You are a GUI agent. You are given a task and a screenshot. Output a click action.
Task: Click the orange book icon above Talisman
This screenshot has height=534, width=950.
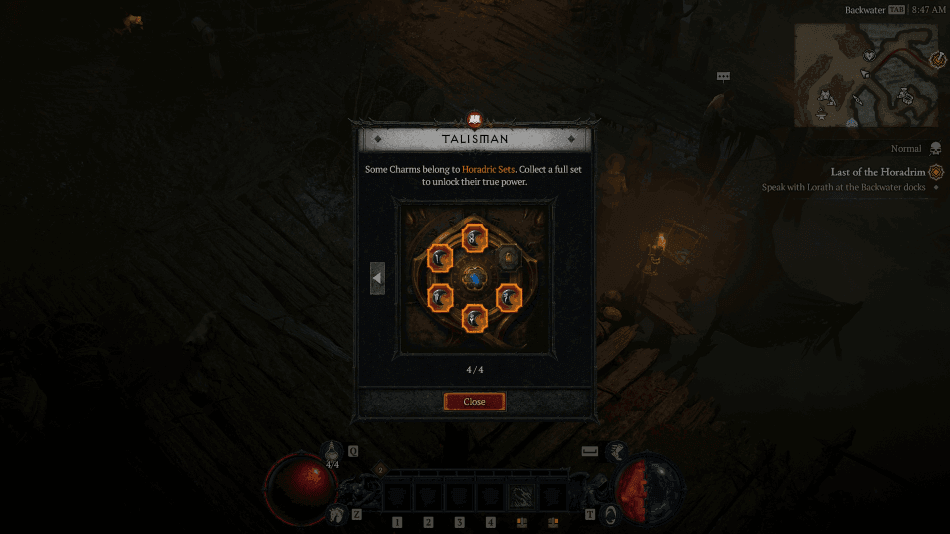(x=474, y=120)
